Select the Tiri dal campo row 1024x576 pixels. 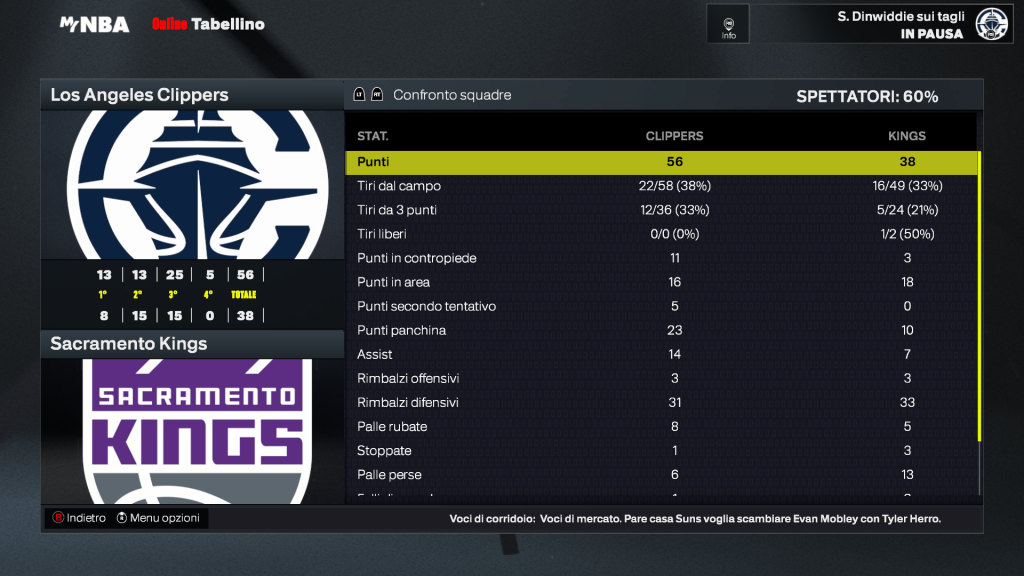[x=660, y=186]
